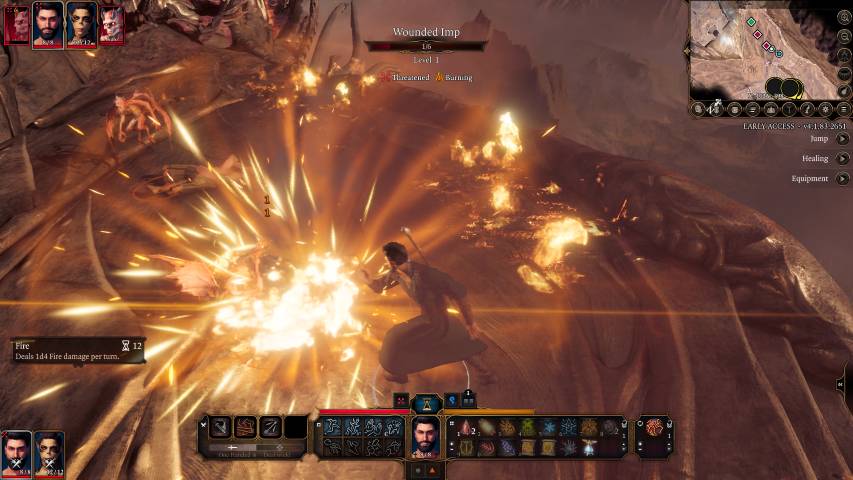
Task: Select the dark-haired woman's turn order portrait
Action: point(81,22)
